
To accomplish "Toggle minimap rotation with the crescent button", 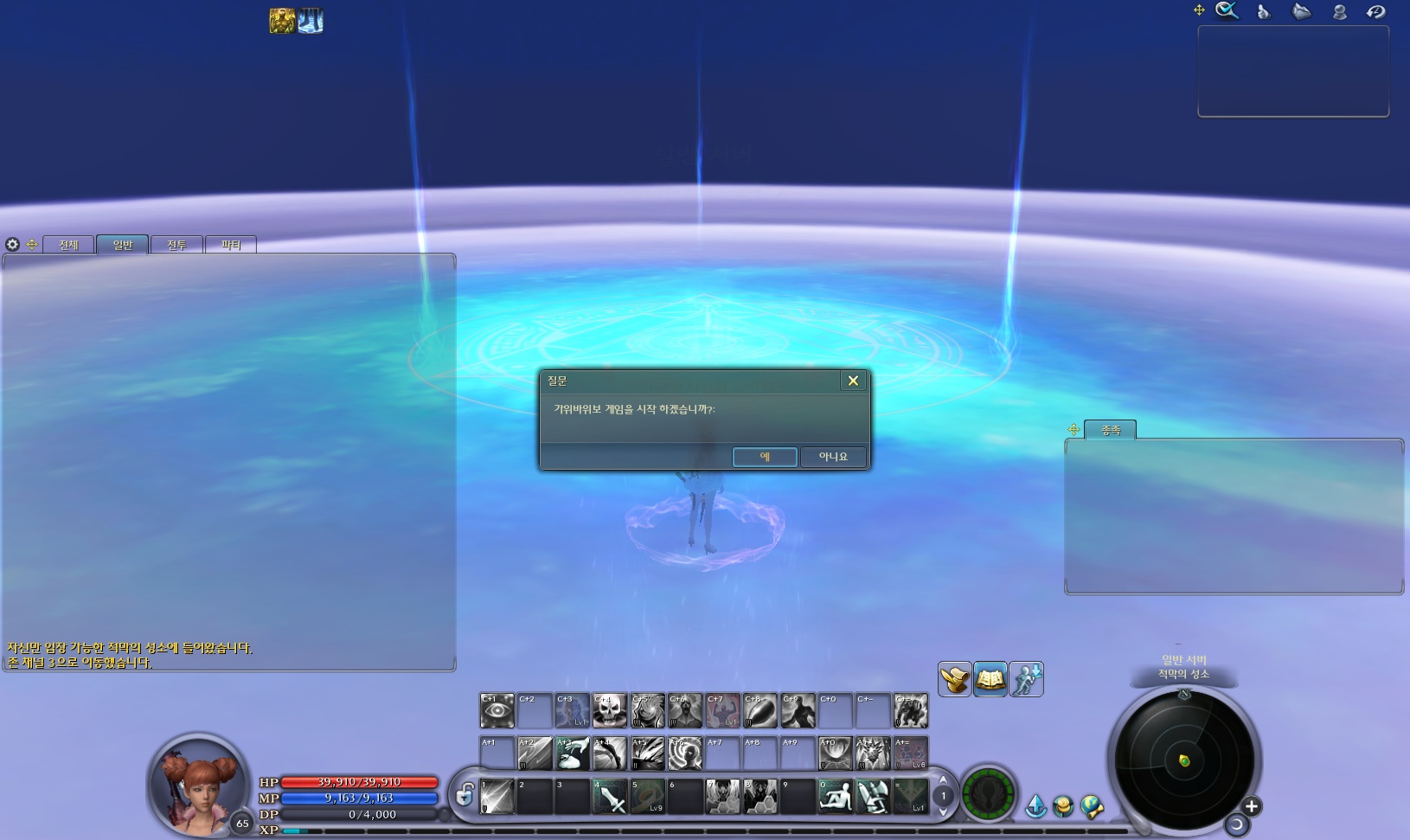I will [x=1237, y=826].
